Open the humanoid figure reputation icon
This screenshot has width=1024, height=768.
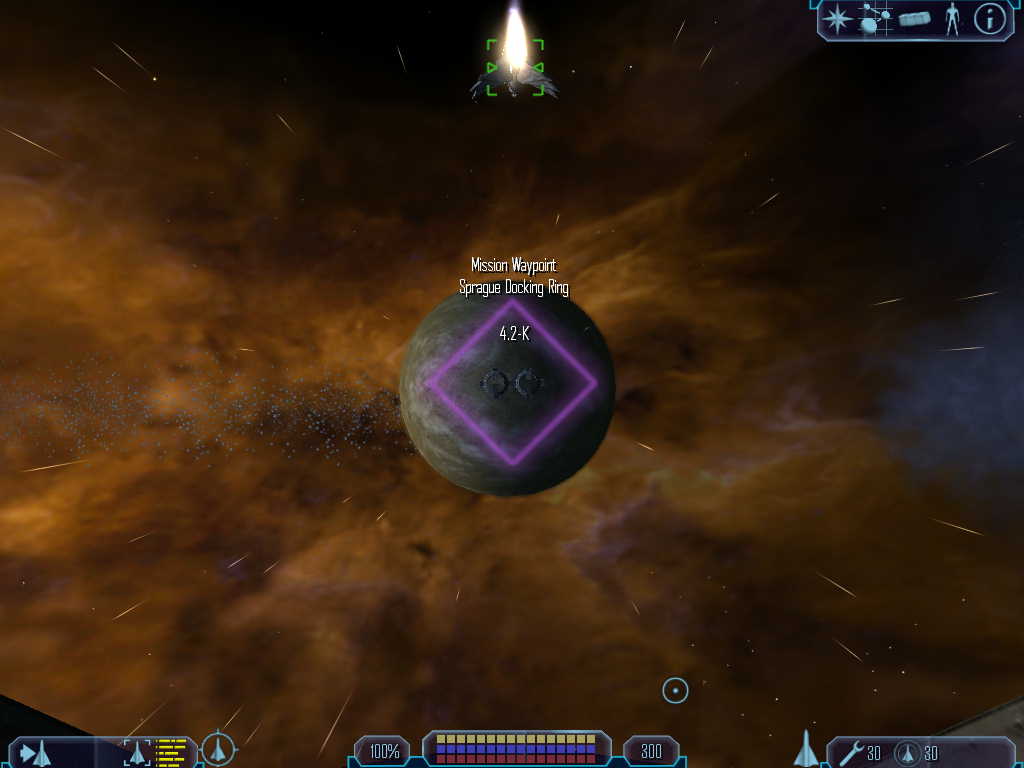click(x=953, y=19)
